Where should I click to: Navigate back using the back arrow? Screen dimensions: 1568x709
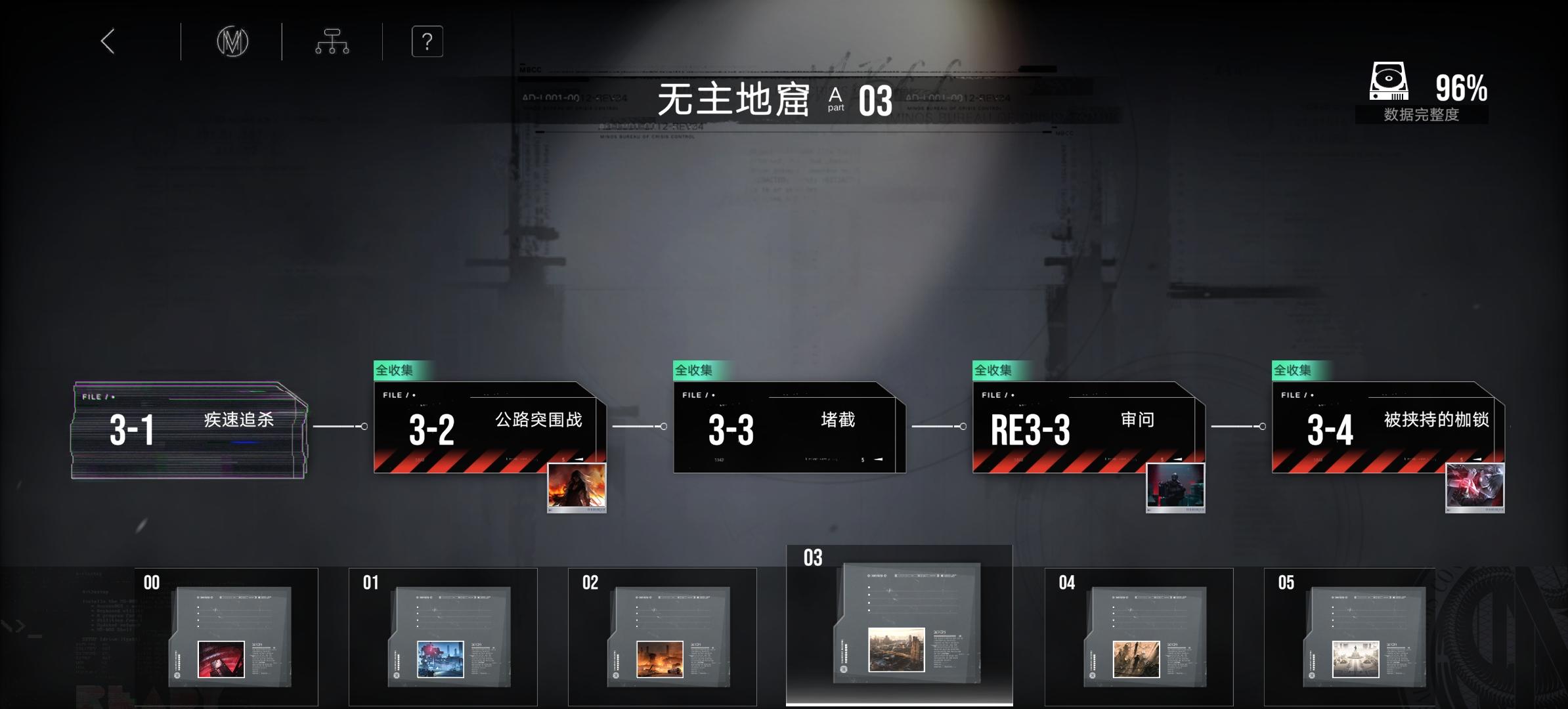[107, 41]
